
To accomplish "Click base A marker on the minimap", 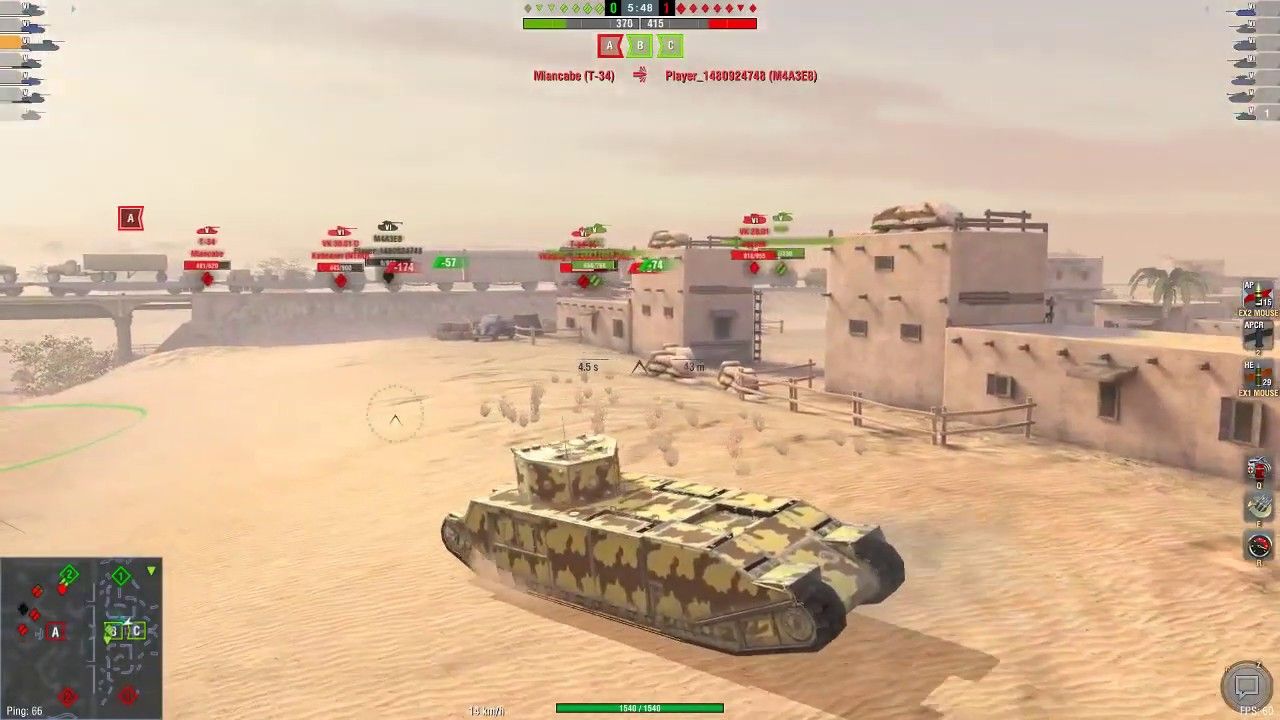I will [x=55, y=631].
